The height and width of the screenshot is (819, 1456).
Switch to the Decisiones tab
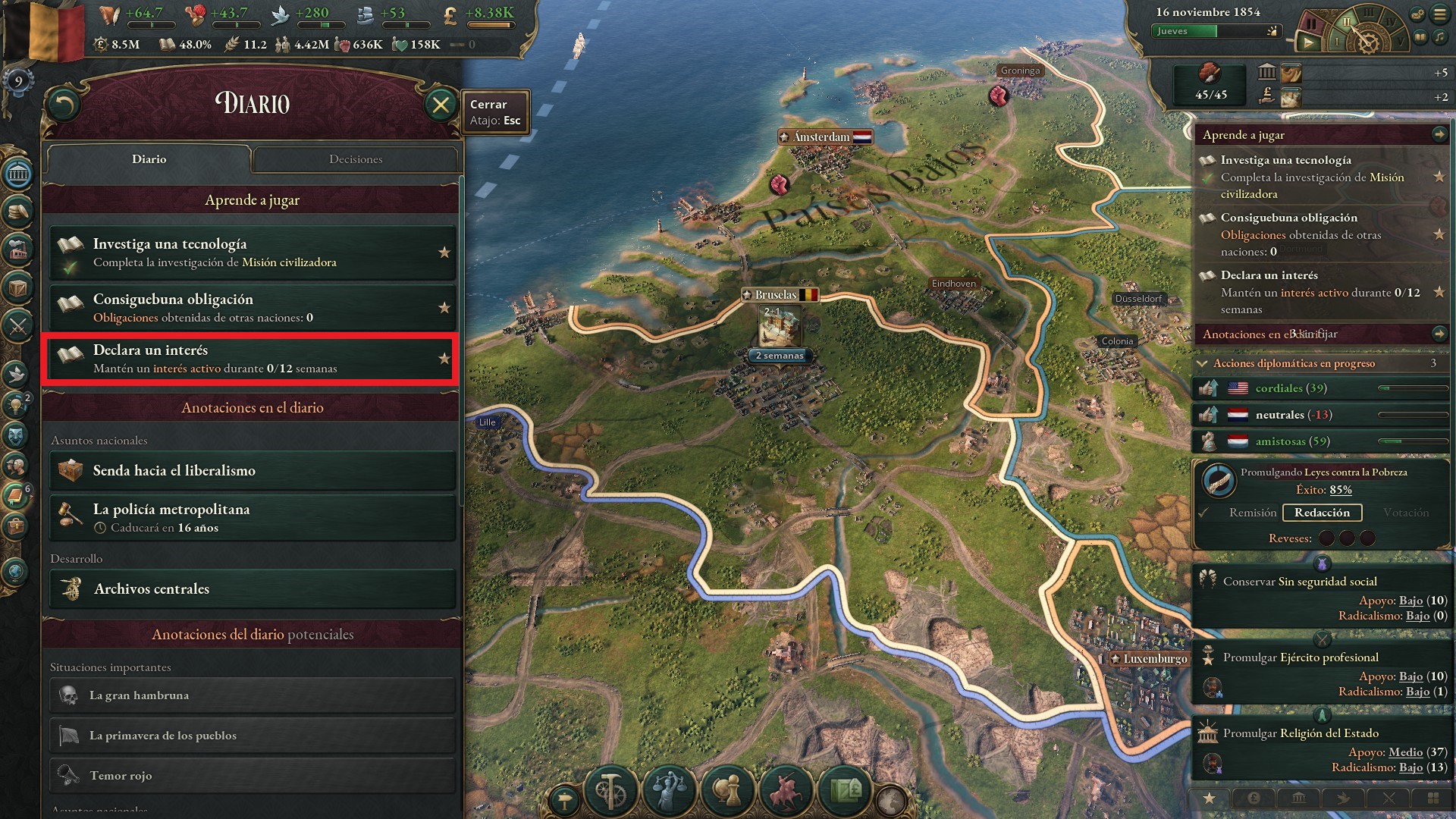355,159
